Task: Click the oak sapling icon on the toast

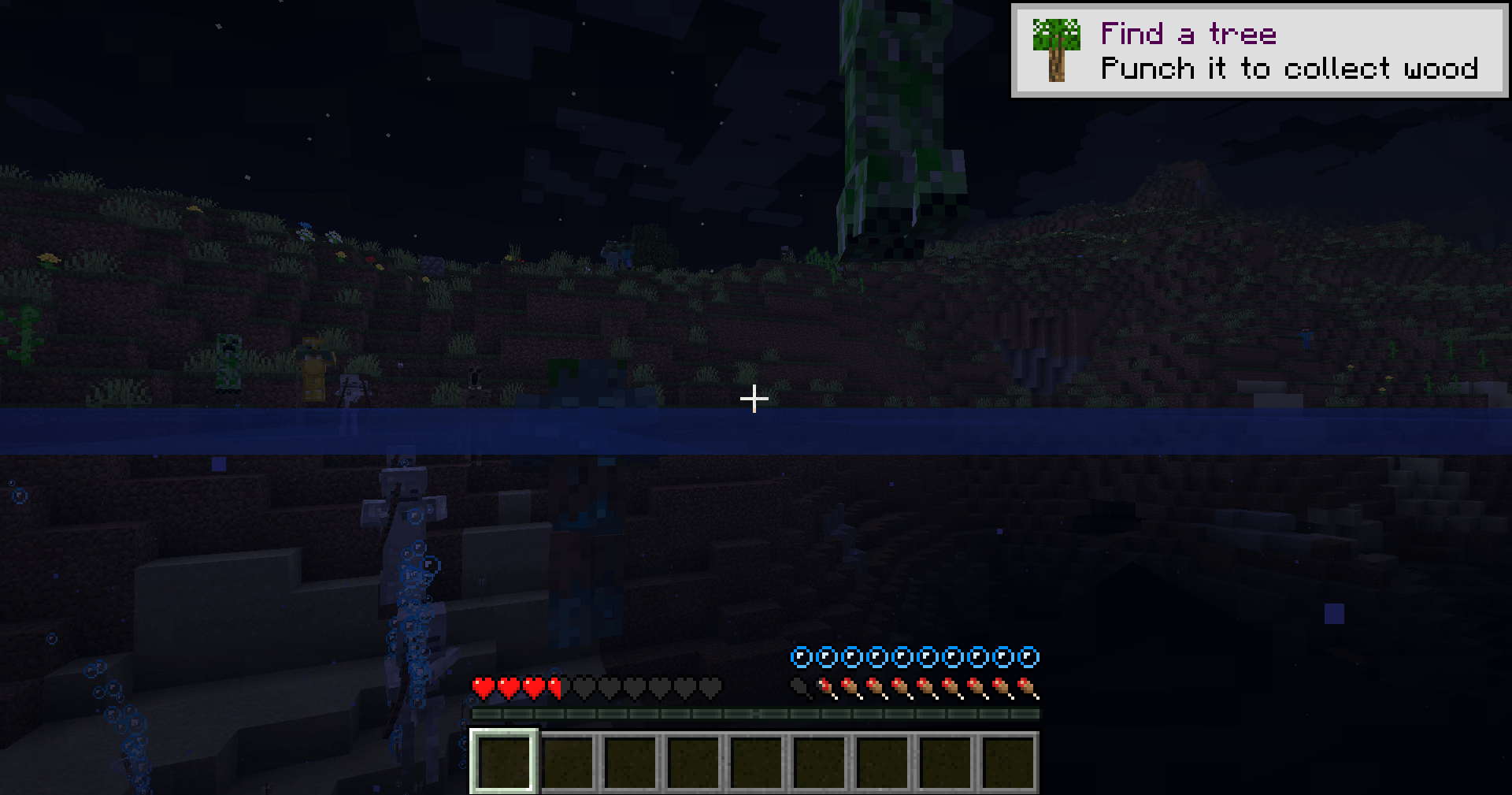Action: click(1055, 49)
